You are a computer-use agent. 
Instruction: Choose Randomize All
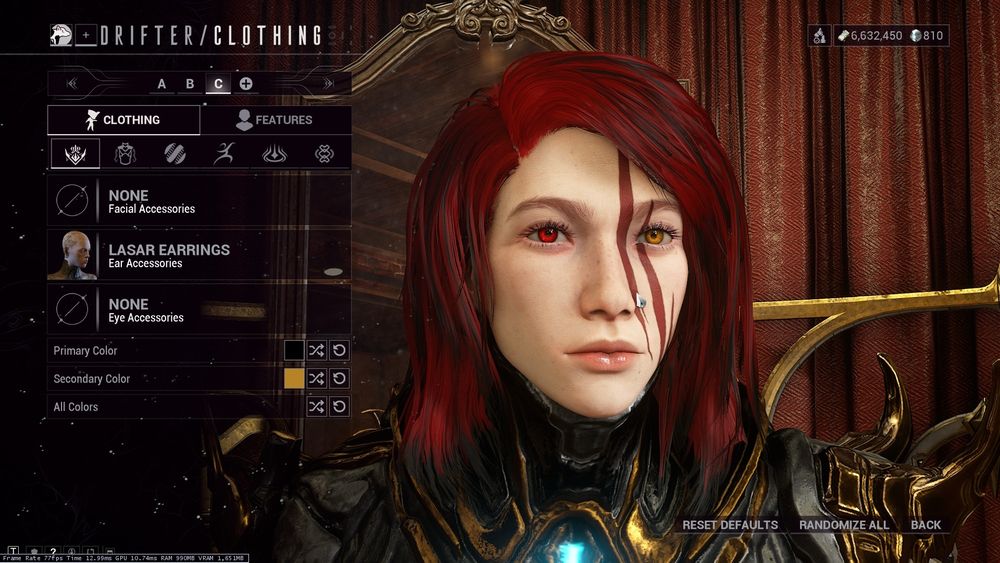(844, 525)
